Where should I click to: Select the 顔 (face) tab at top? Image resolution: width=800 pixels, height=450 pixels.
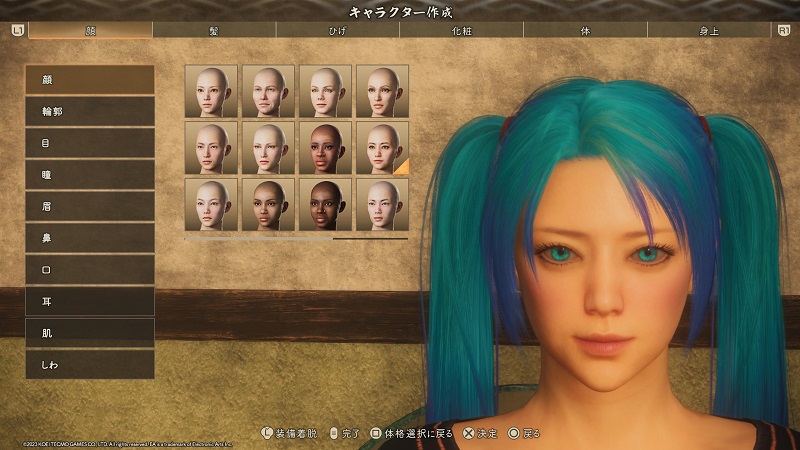(89, 30)
